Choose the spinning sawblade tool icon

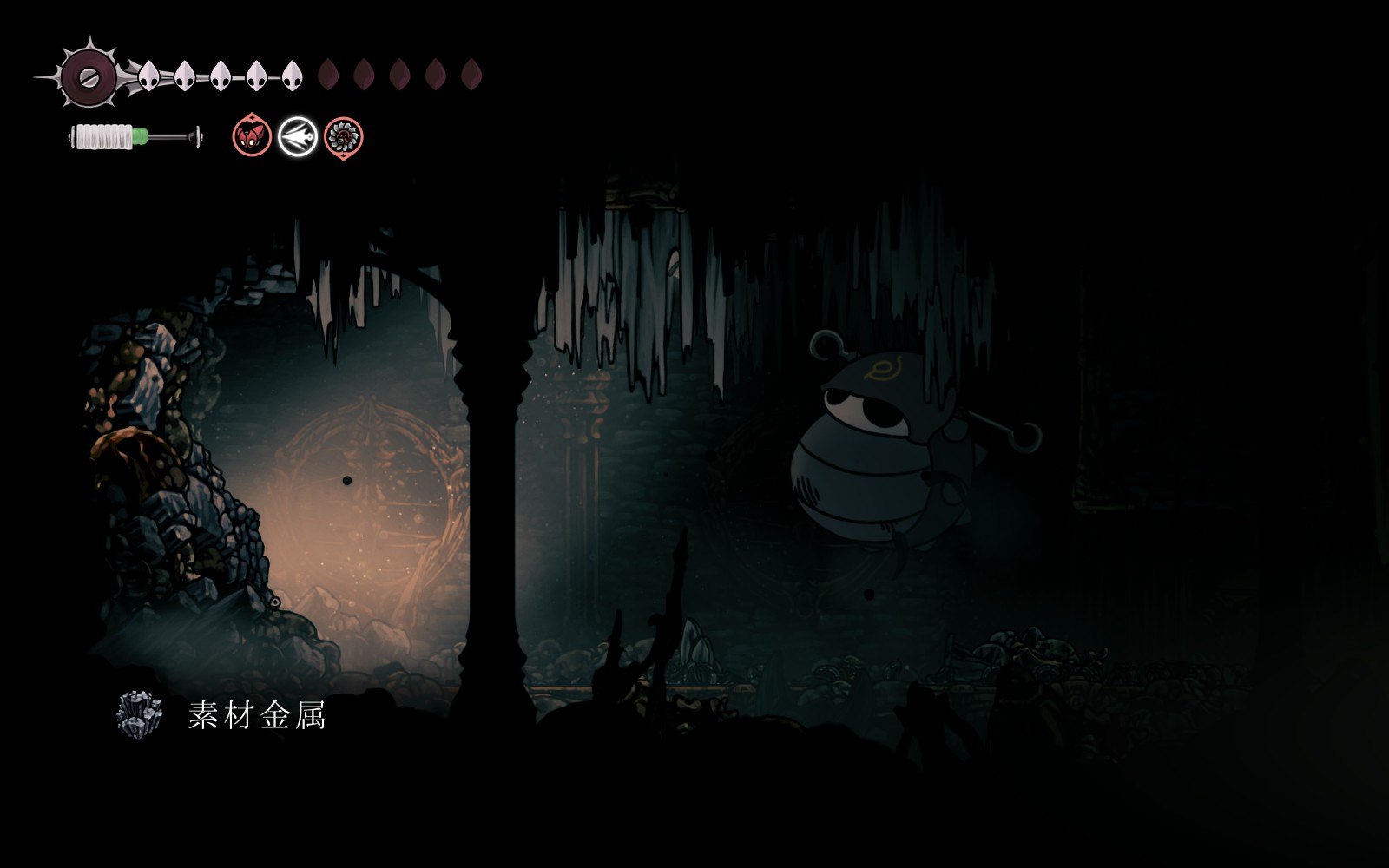(x=344, y=137)
